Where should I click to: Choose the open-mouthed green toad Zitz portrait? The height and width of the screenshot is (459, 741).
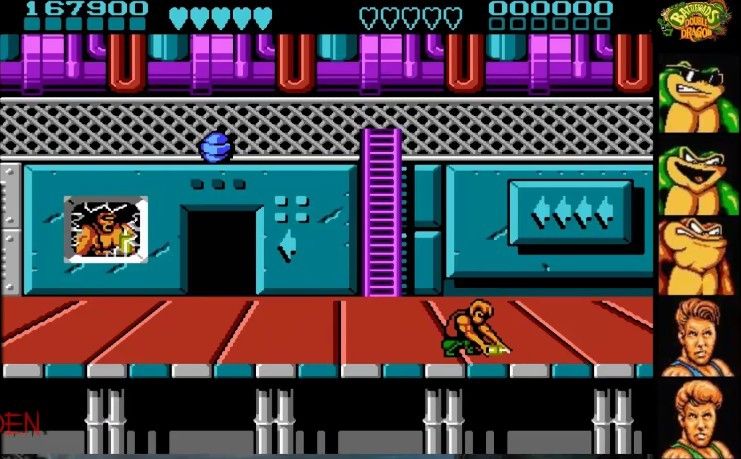698,178
